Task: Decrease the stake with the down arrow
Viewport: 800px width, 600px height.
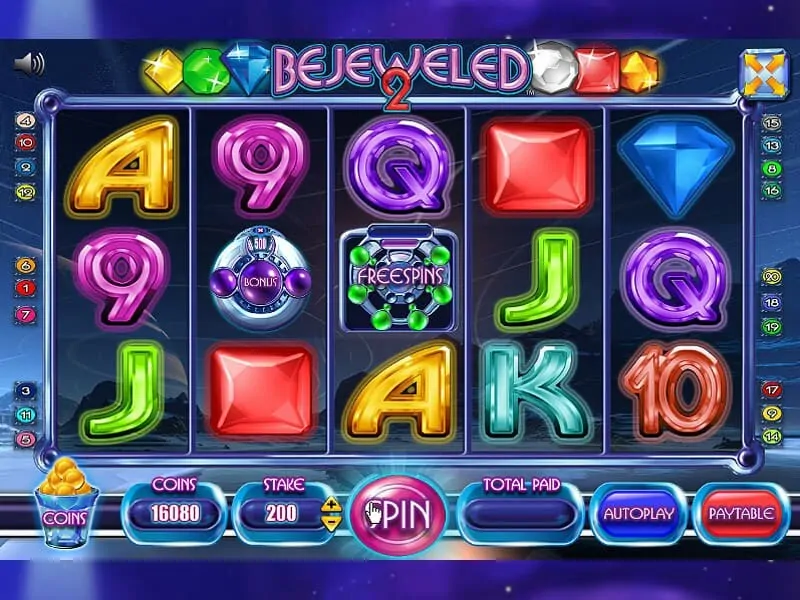Action: point(333,522)
